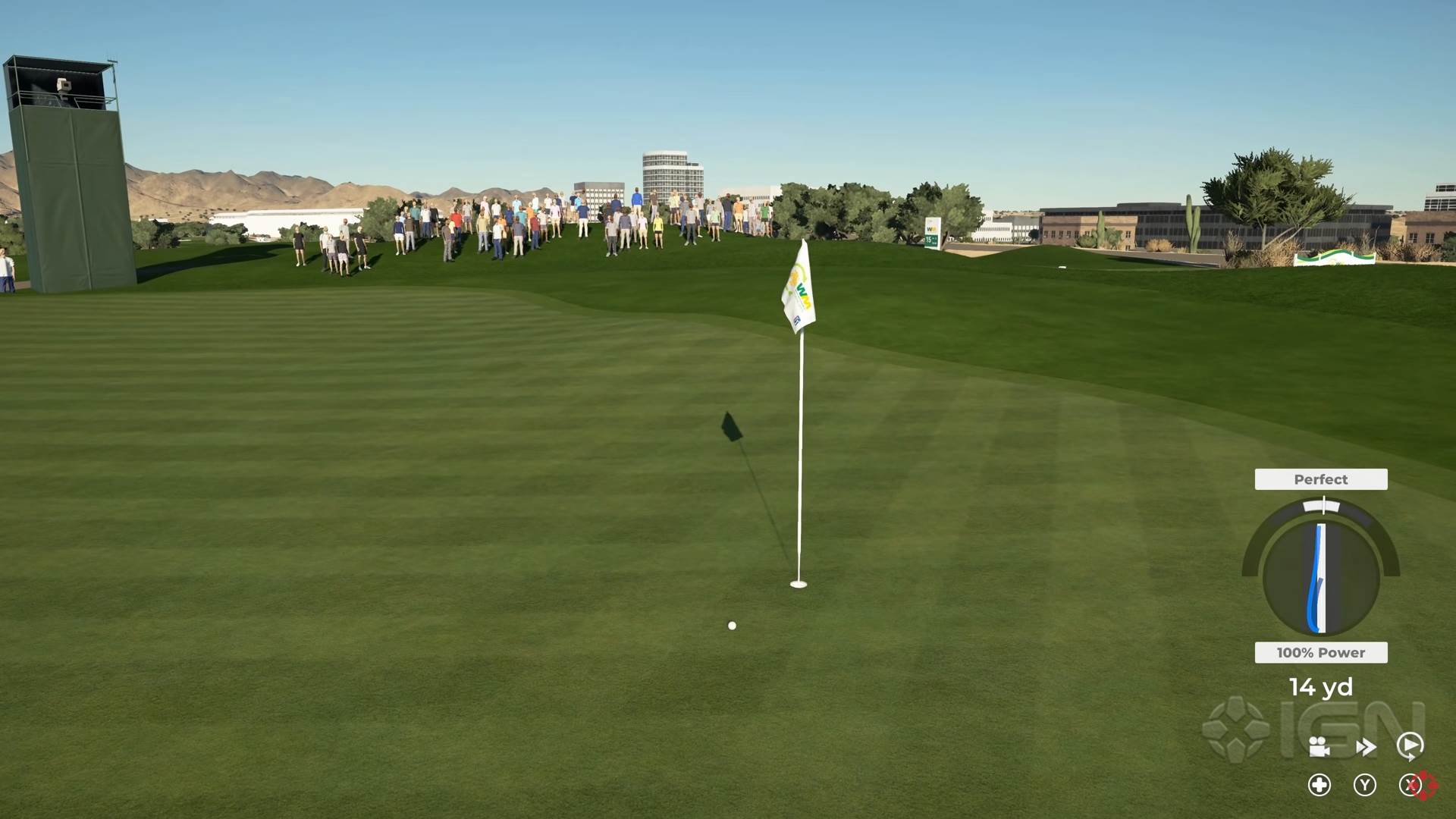Activate the fast-forward double-arrow icon
Screen dimensions: 1456x819
click(x=1366, y=748)
